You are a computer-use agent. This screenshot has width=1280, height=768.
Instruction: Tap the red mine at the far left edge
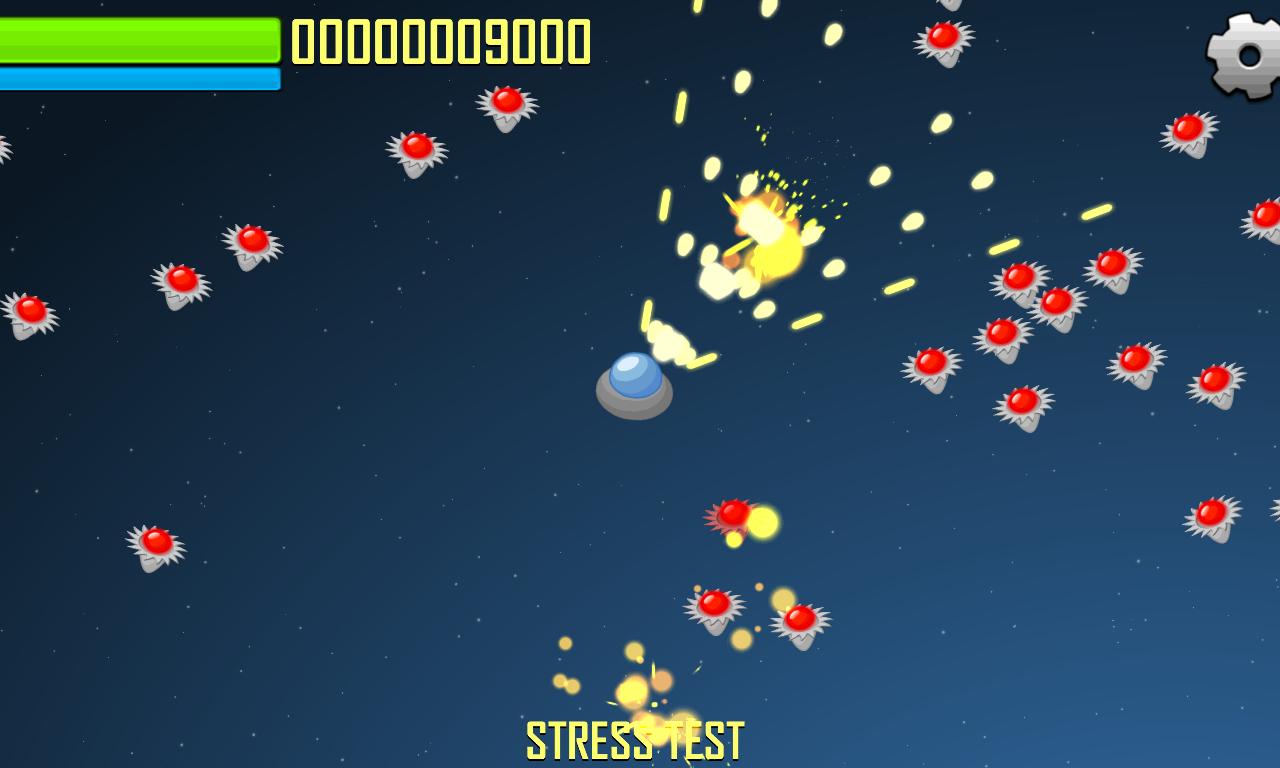click(x=30, y=310)
